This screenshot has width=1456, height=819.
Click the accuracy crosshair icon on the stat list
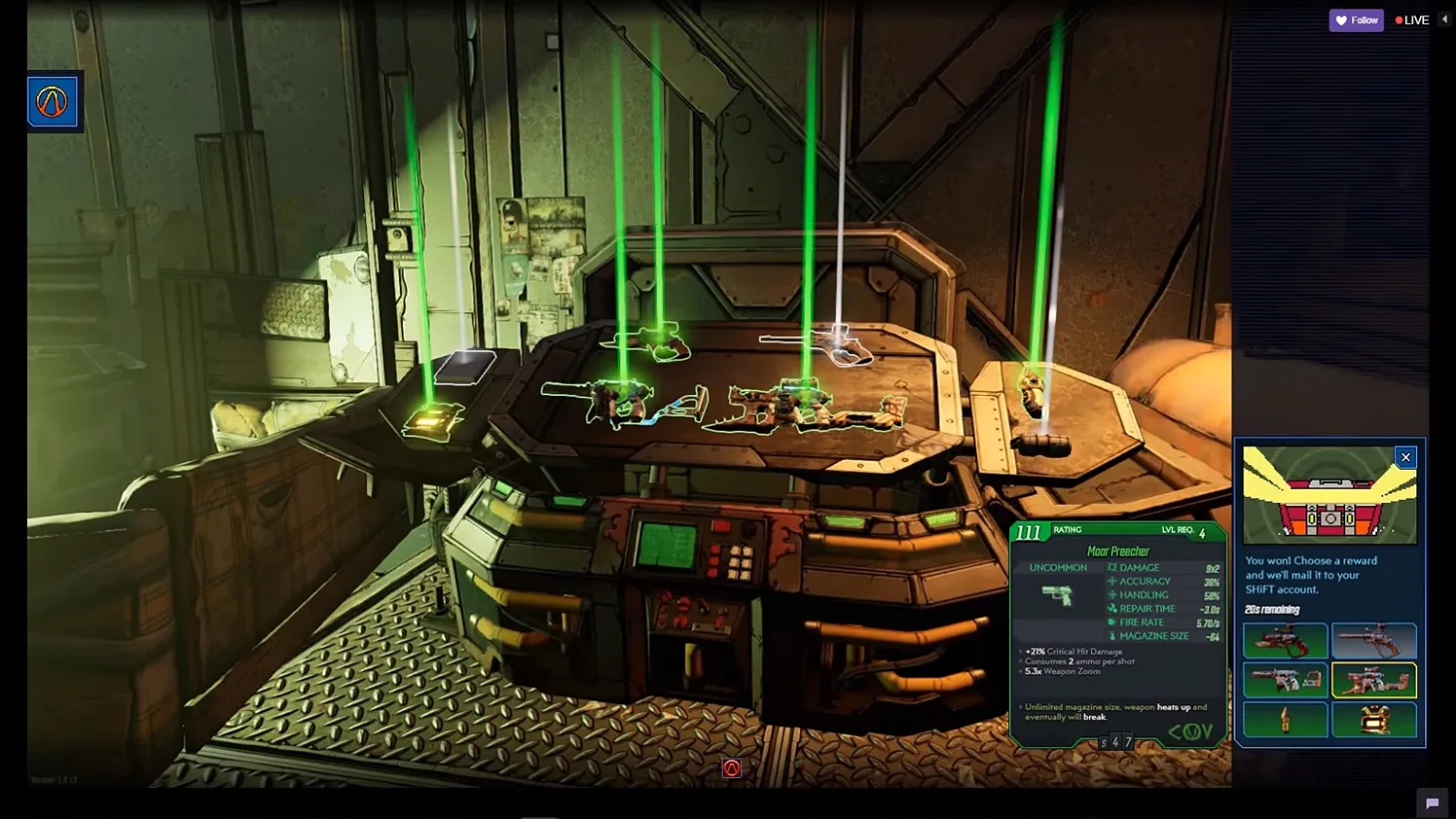(1112, 581)
